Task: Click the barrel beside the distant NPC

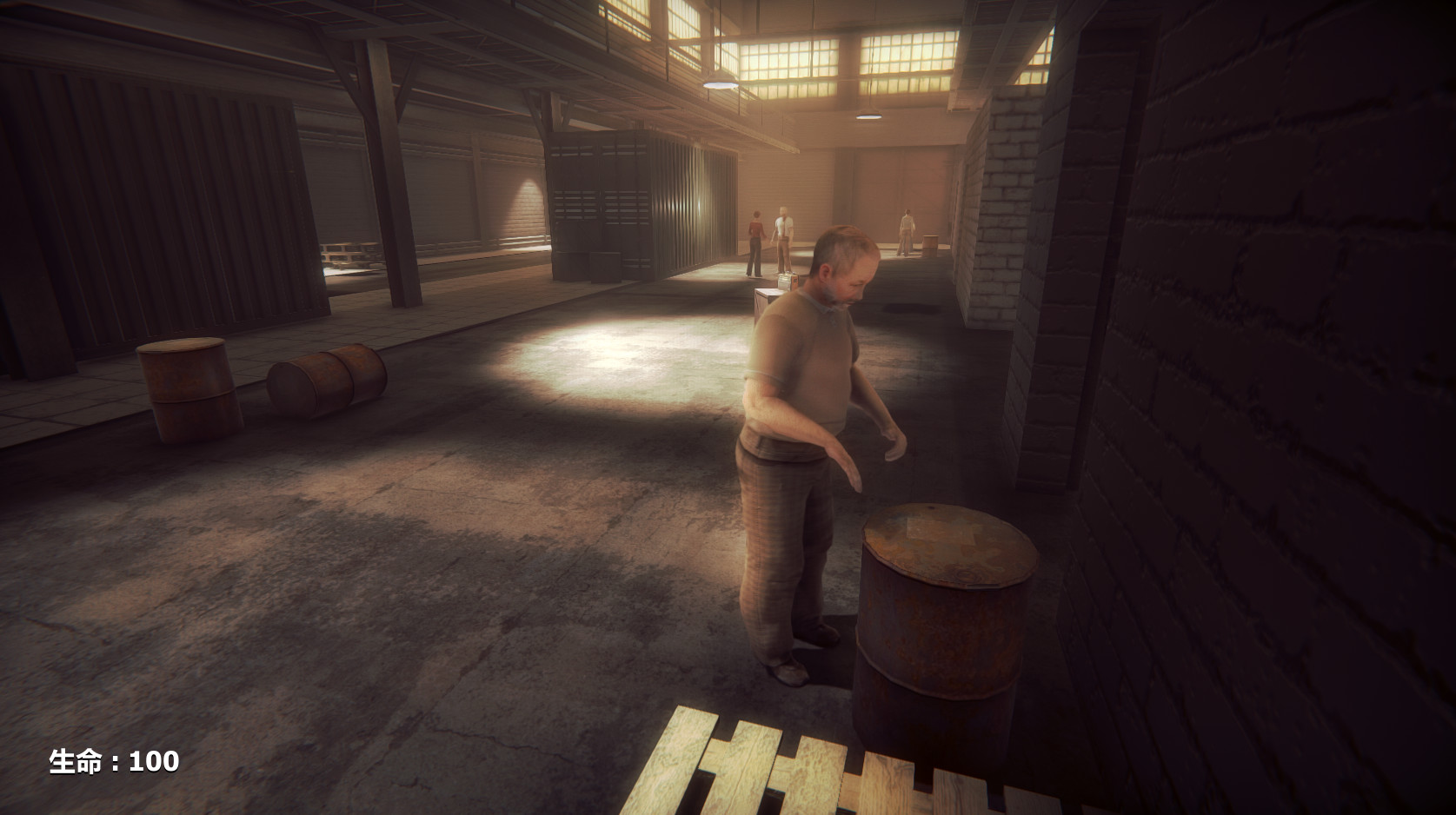Action: coord(930,243)
